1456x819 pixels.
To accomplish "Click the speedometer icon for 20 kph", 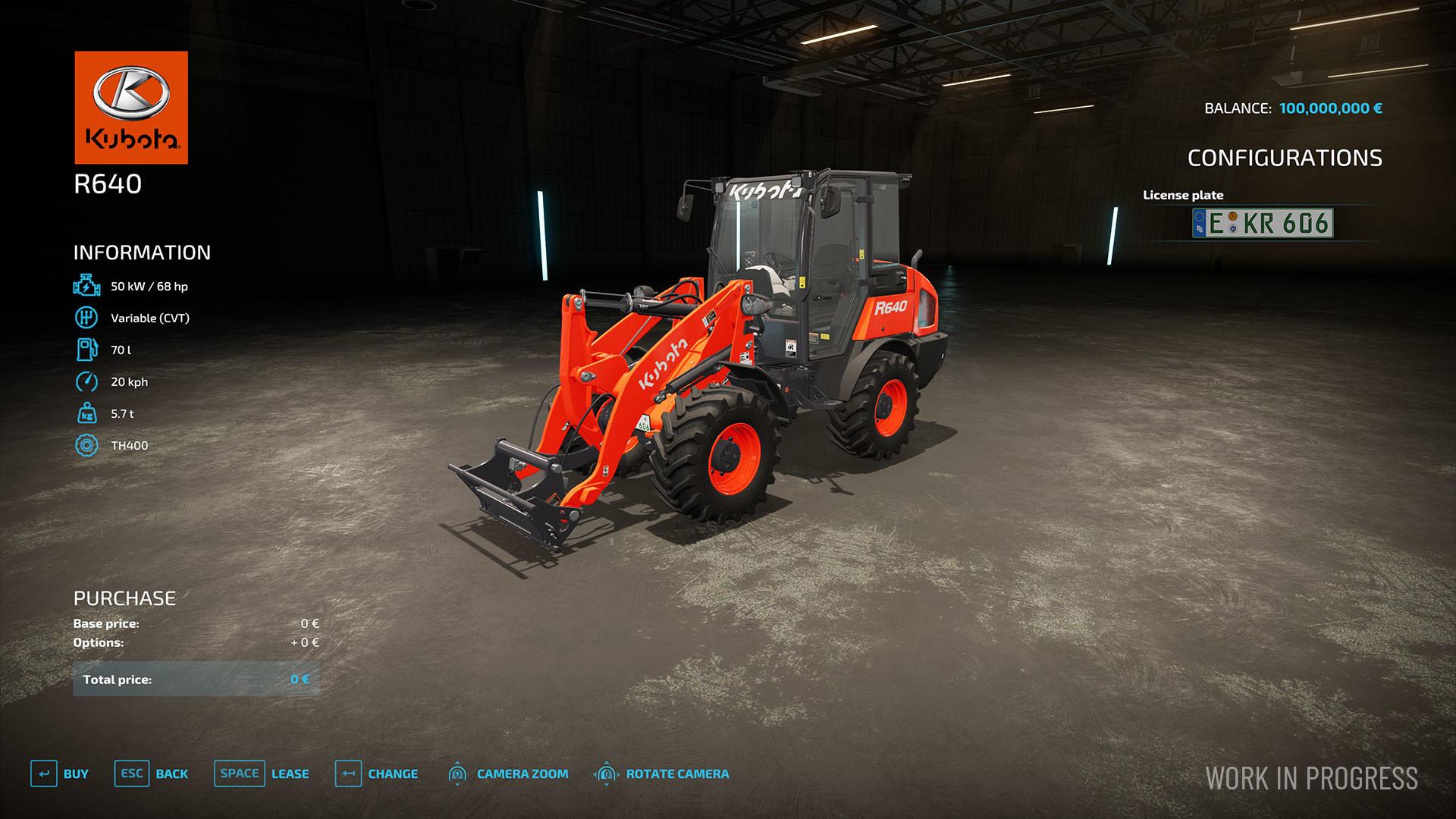I will (x=86, y=381).
